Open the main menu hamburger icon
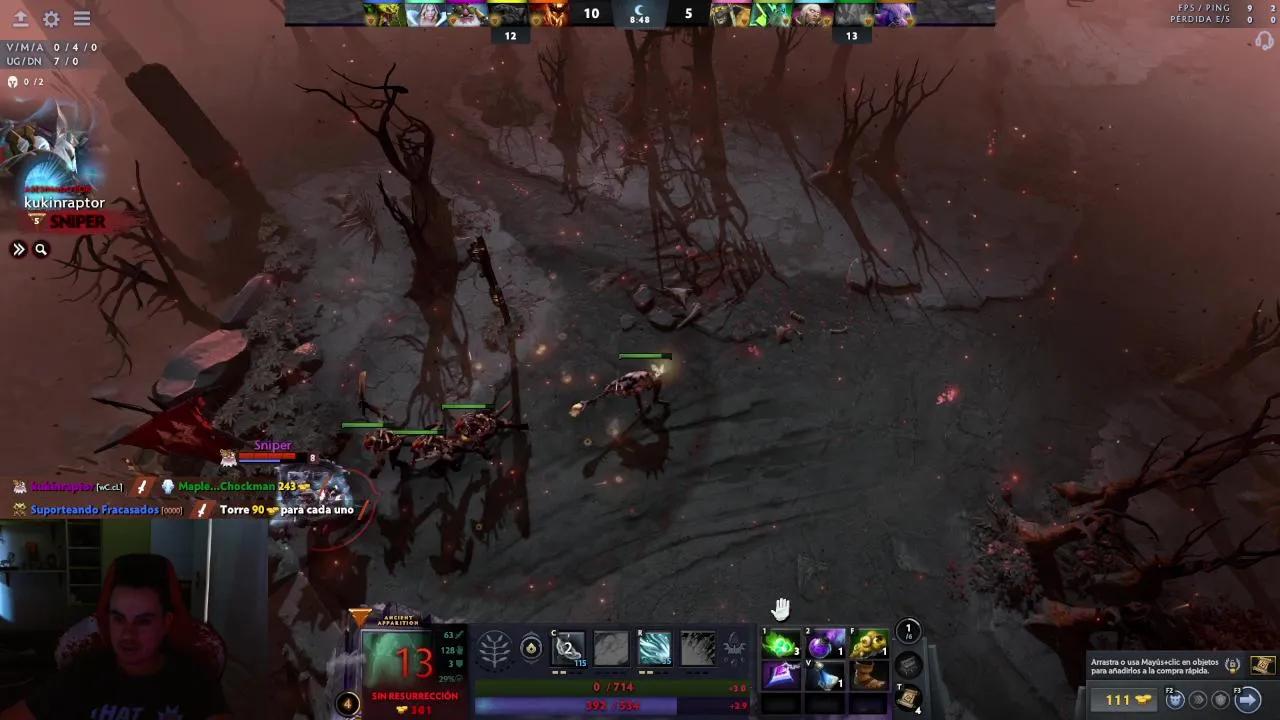This screenshot has height=720, width=1280. pyautogui.click(x=82, y=19)
